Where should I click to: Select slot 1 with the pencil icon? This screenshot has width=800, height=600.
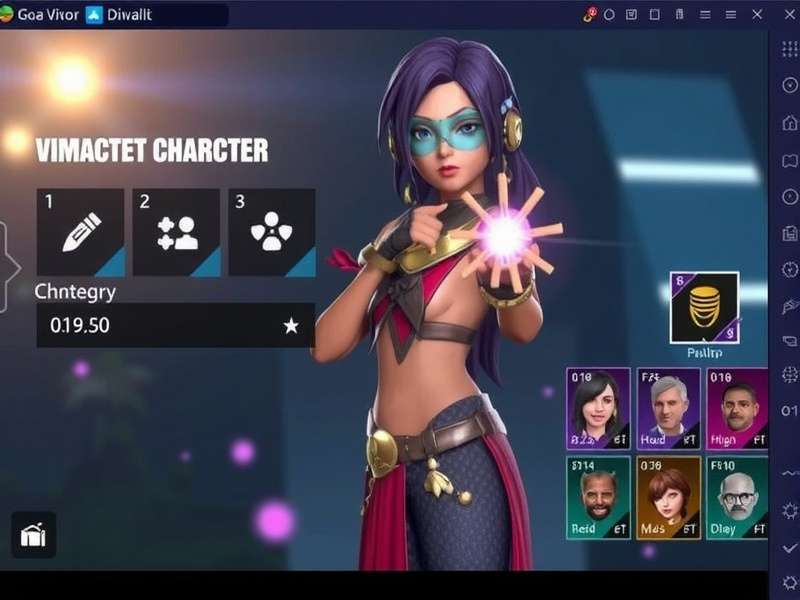pyautogui.click(x=80, y=232)
